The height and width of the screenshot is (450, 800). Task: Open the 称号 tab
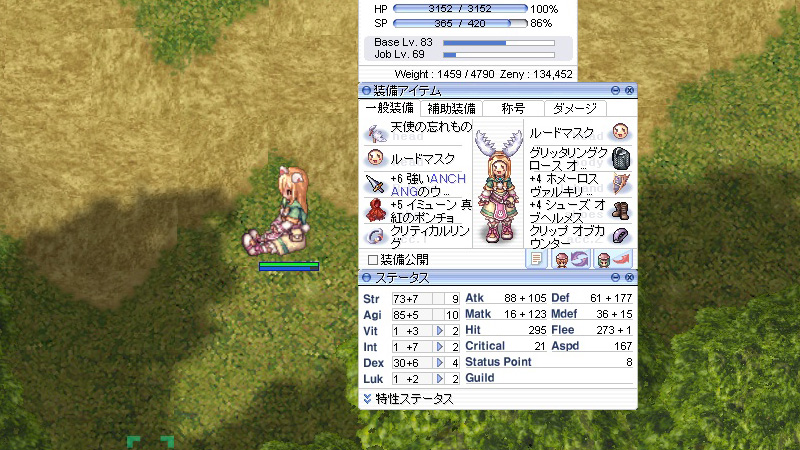(x=512, y=108)
